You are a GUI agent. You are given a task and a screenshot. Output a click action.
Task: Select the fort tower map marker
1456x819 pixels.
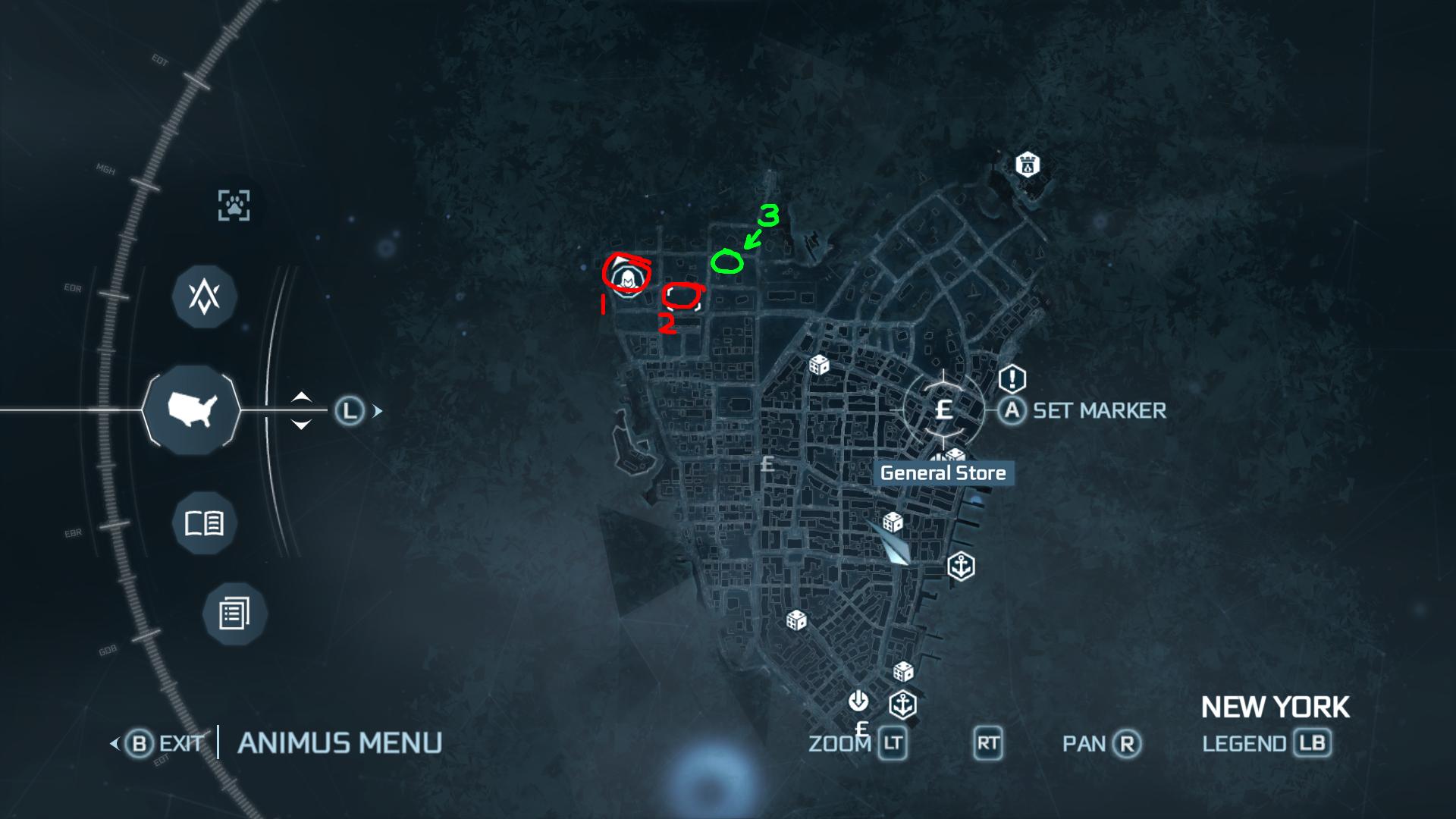1028,165
